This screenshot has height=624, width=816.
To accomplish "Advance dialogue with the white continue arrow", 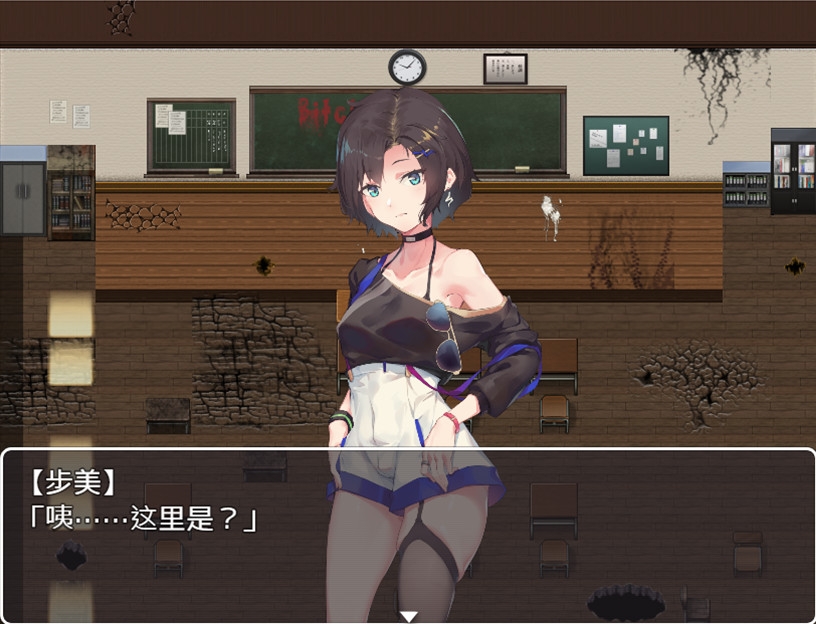I will (x=408, y=616).
